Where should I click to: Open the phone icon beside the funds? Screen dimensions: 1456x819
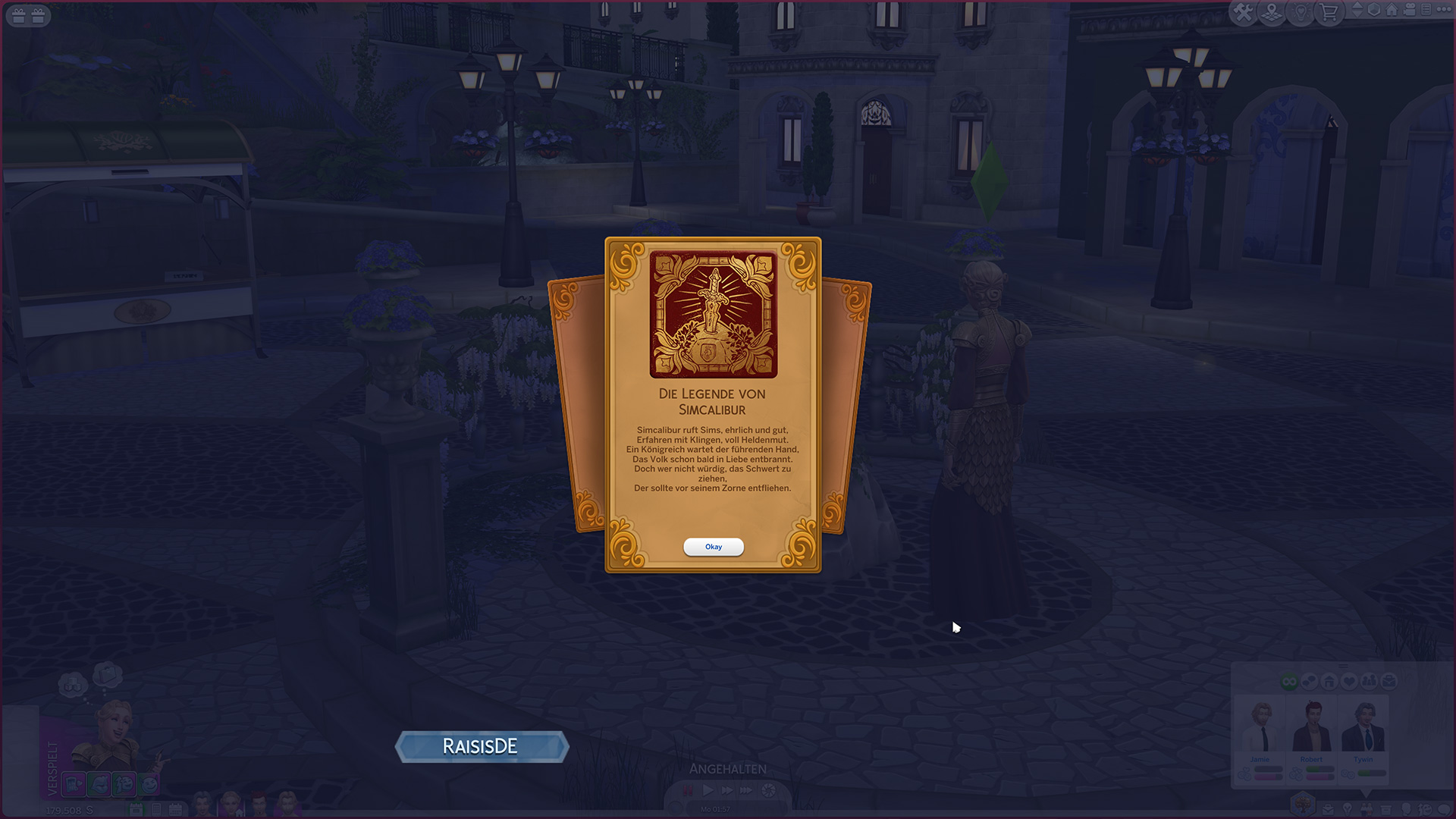155,810
